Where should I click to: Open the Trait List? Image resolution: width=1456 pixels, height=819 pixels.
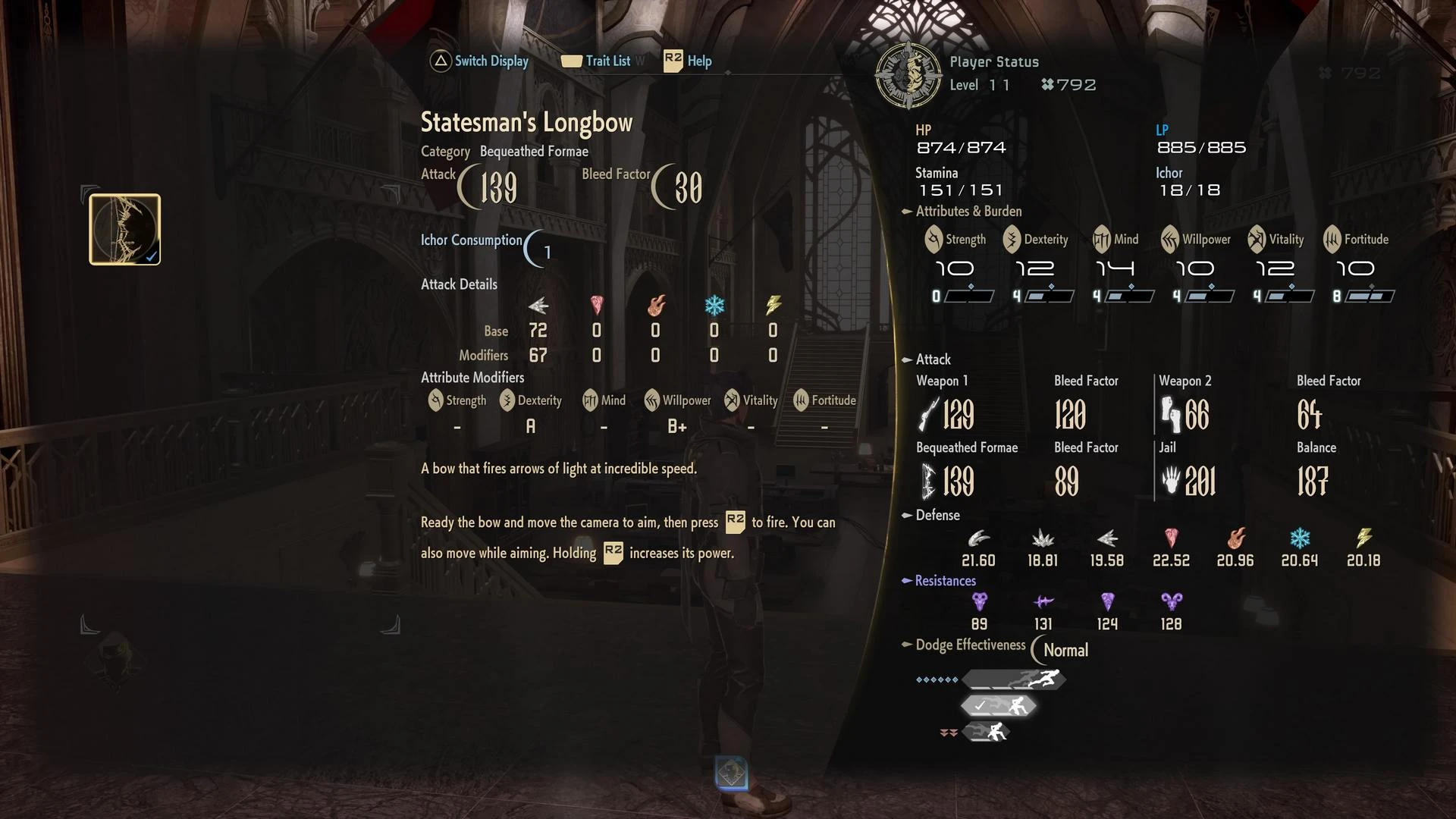pyautogui.click(x=607, y=61)
